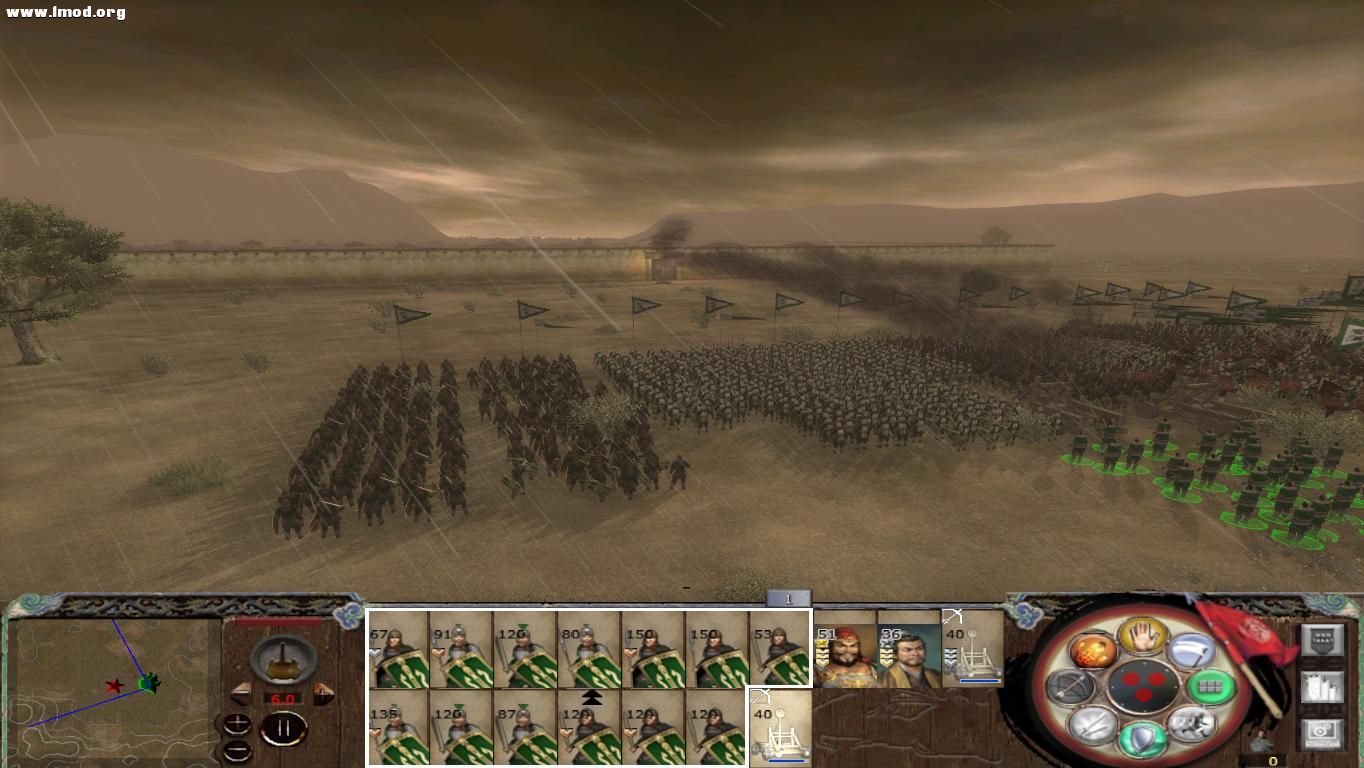Zoom in the minimap with the plus button
This screenshot has height=768, width=1364.
click(237, 722)
